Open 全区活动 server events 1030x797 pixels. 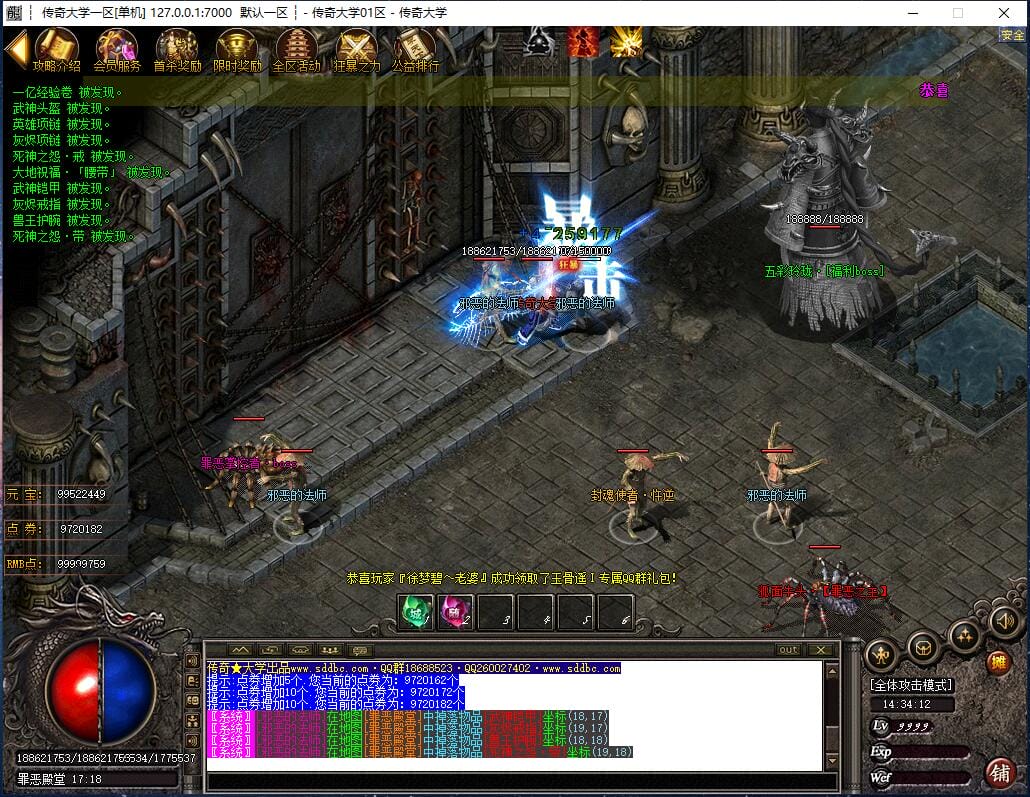pos(296,48)
